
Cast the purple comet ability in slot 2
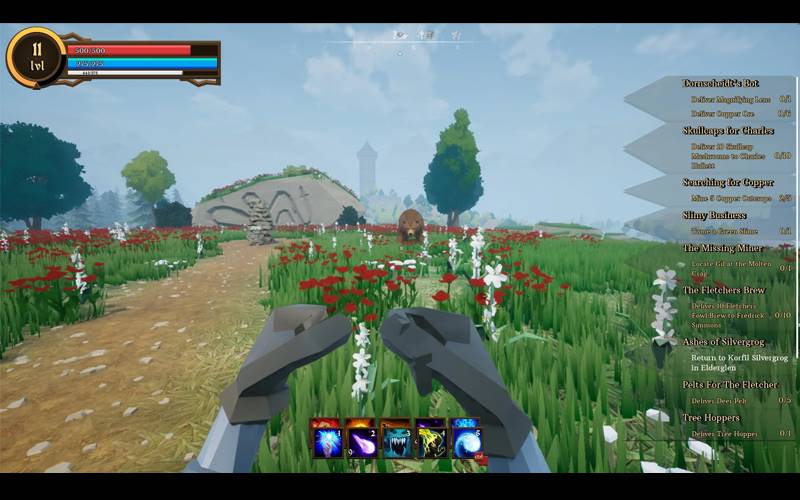click(361, 441)
